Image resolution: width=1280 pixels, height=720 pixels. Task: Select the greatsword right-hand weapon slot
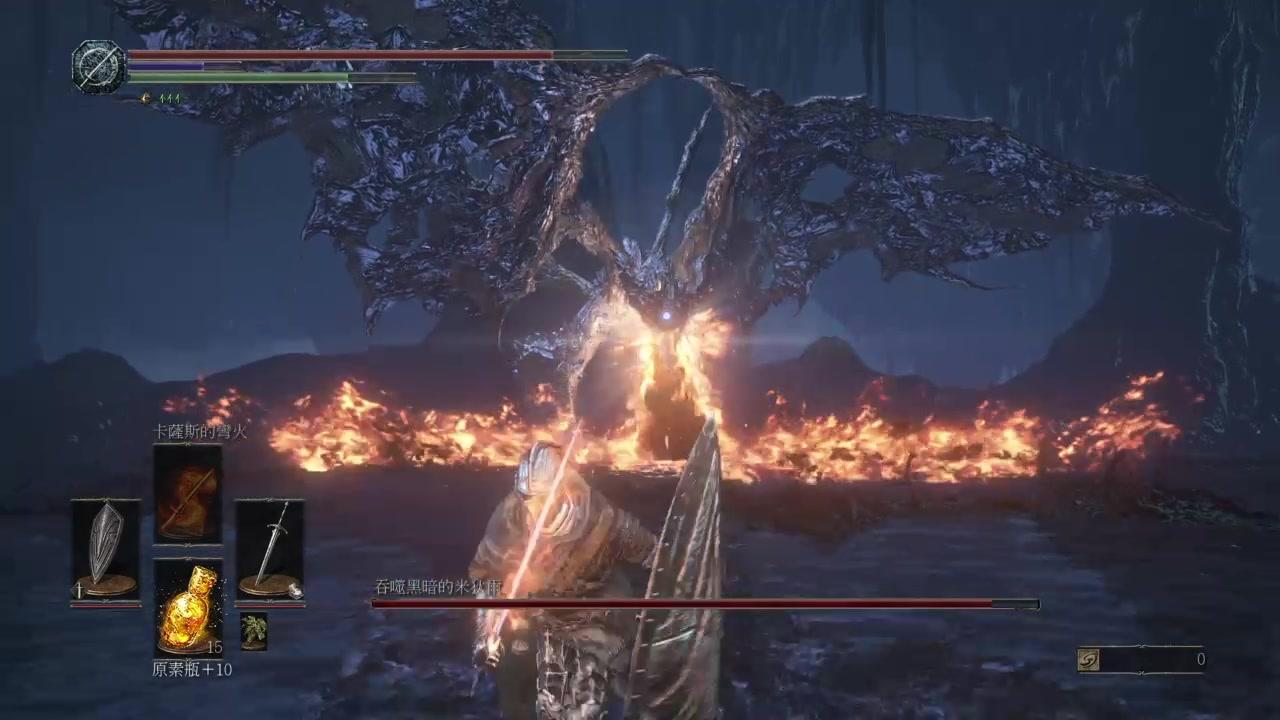click(x=269, y=549)
